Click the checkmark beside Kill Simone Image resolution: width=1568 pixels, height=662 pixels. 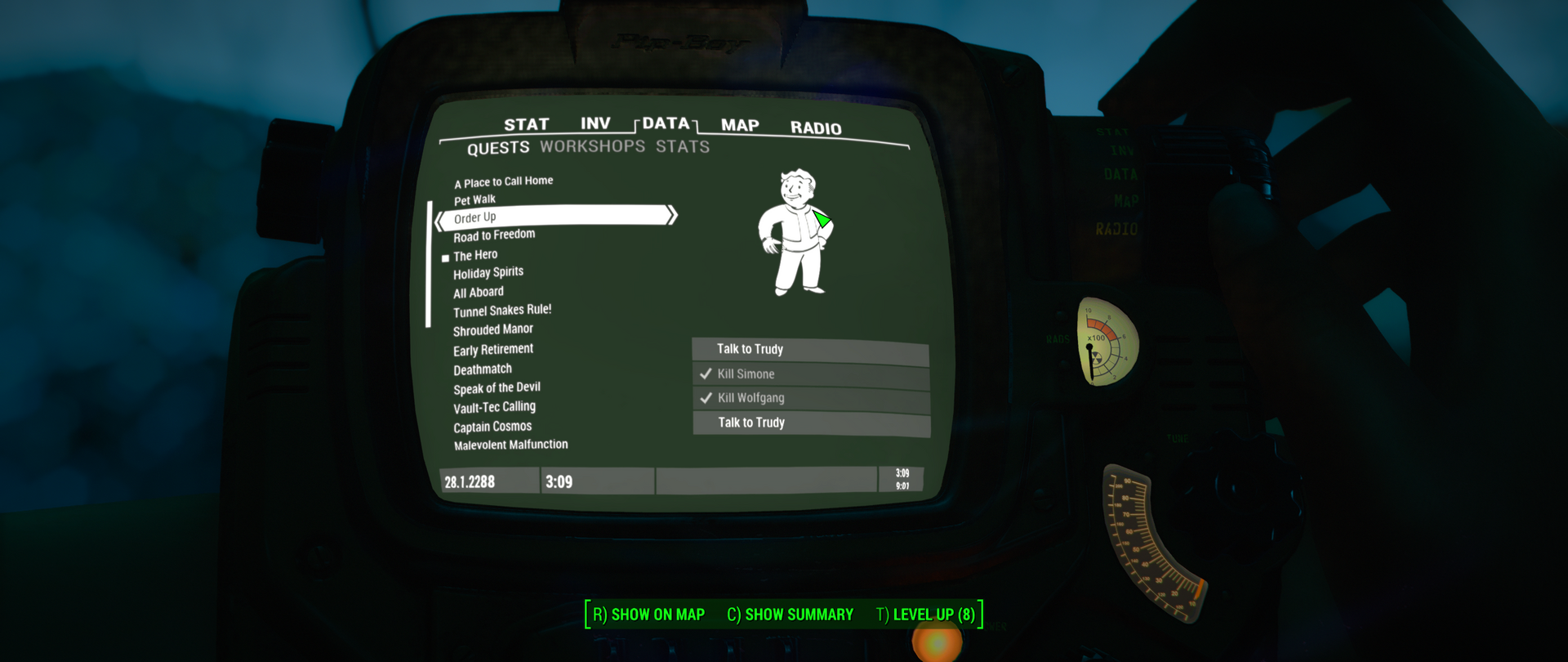coord(706,373)
